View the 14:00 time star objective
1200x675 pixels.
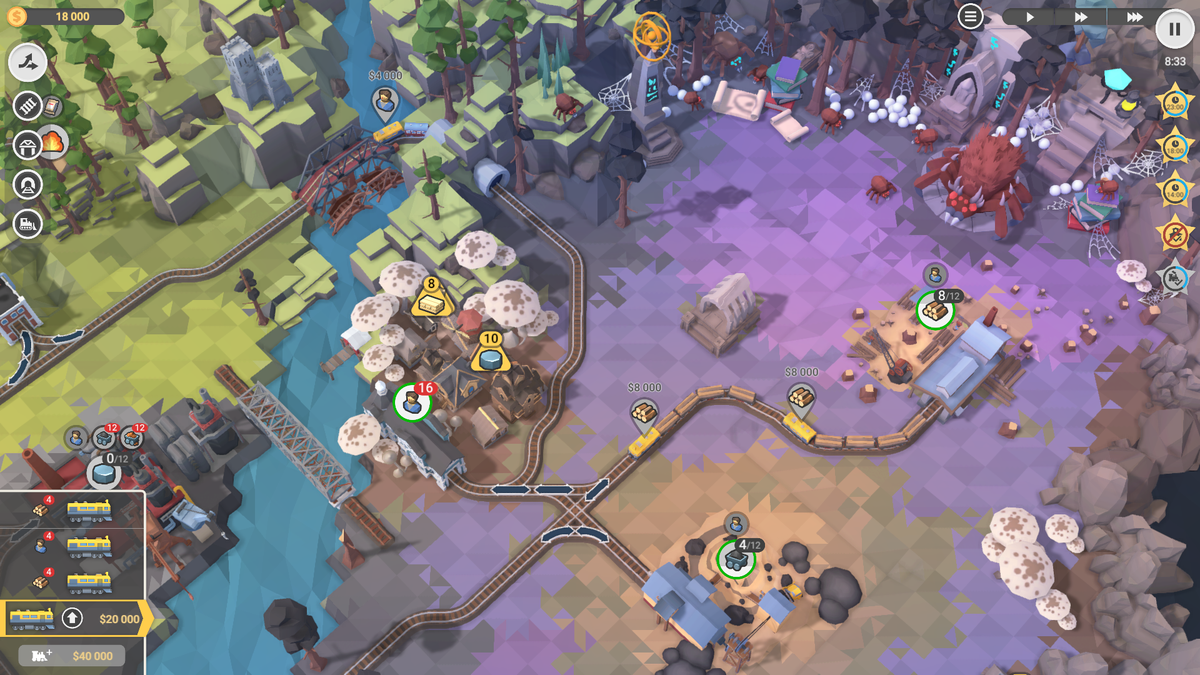pos(1175,188)
